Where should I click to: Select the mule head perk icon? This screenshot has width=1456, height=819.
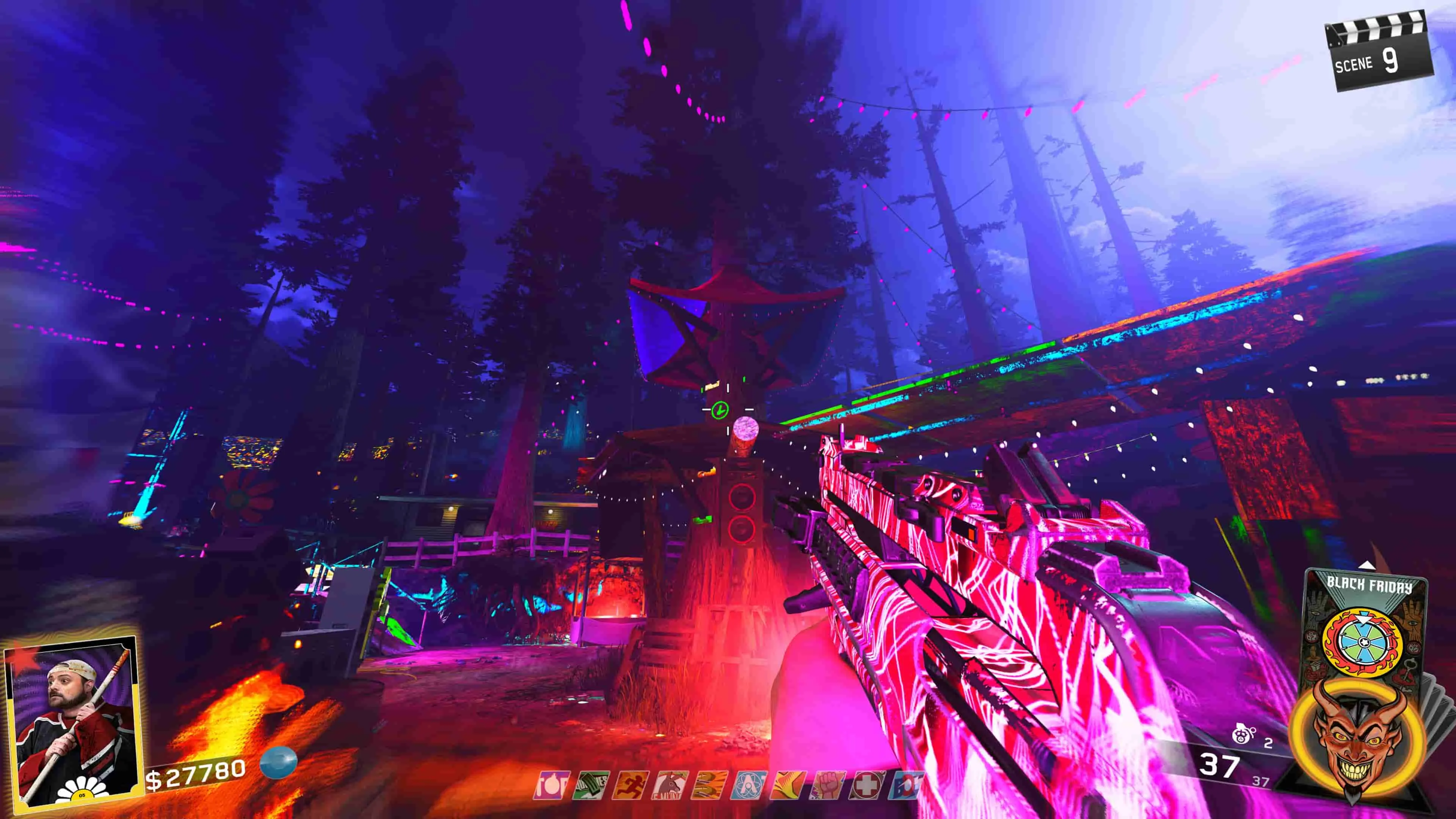[x=671, y=786]
